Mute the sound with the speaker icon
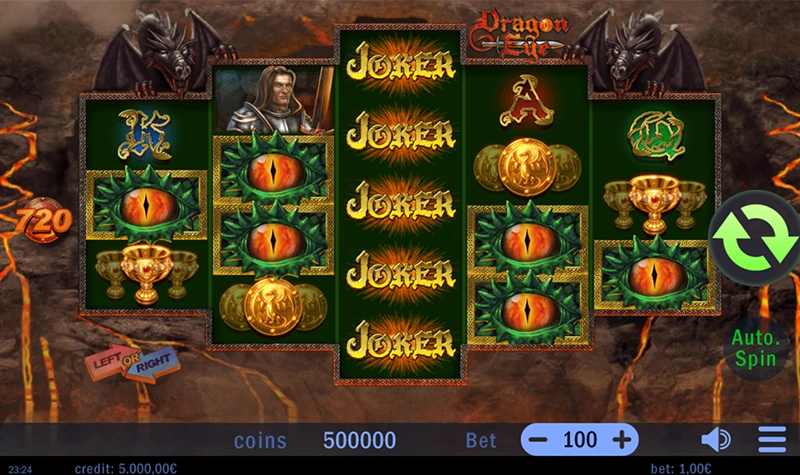The width and height of the screenshot is (800, 475). [x=715, y=439]
